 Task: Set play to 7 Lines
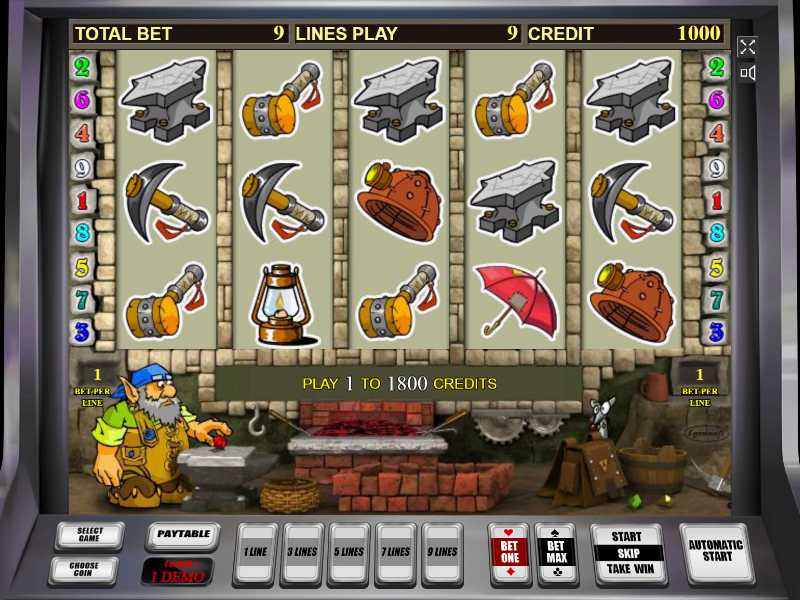pyautogui.click(x=396, y=552)
